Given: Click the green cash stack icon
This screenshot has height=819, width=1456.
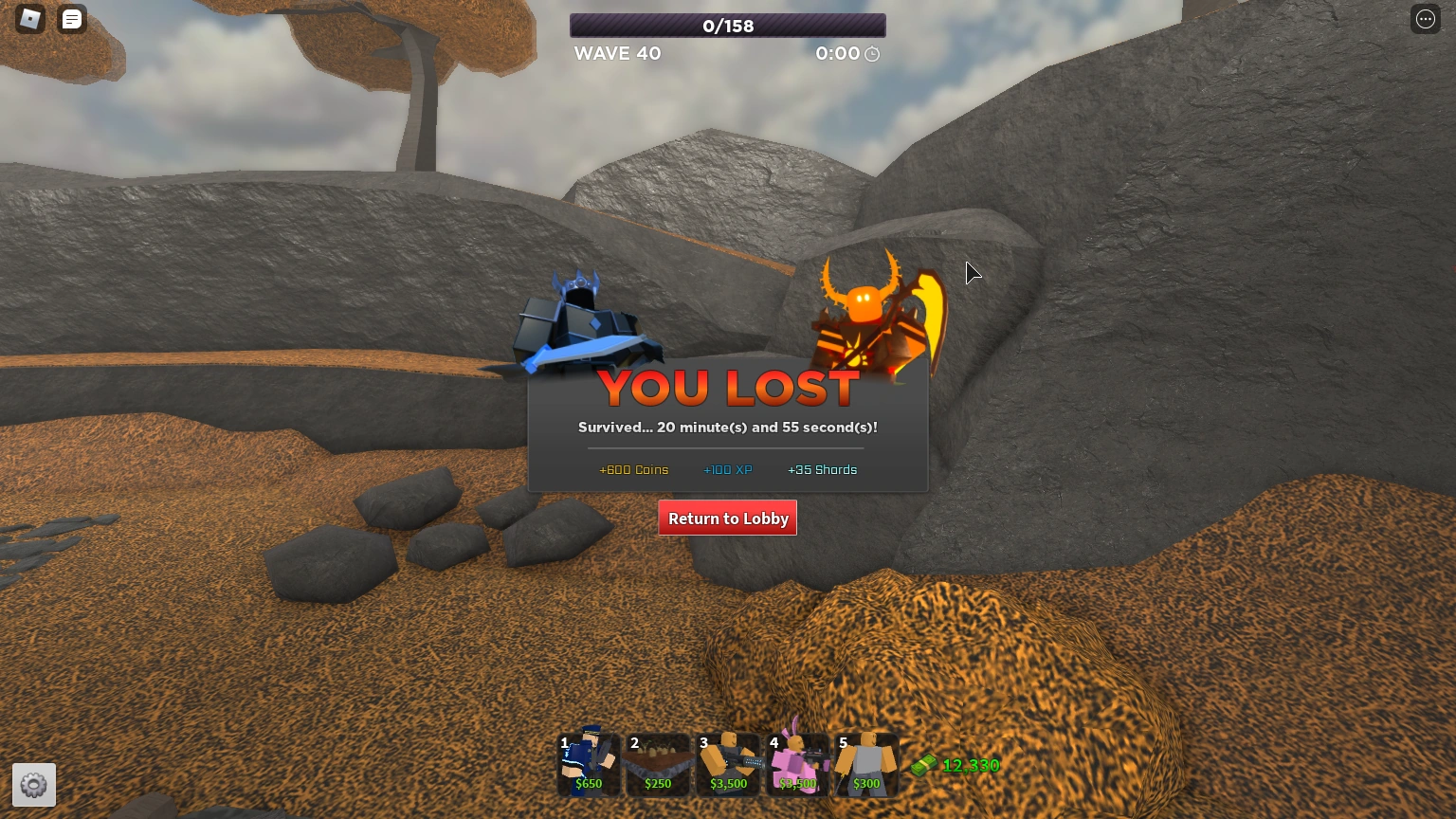Looking at the screenshot, I should coord(924,765).
